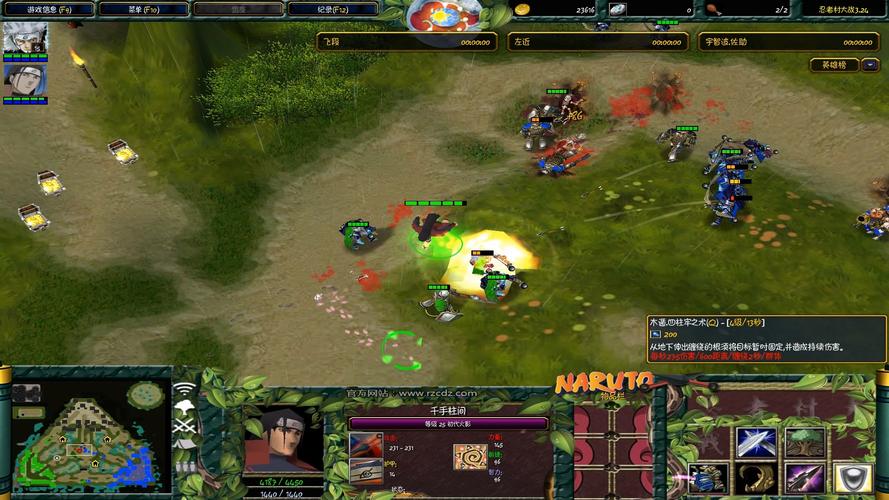Collapse the 英雄榜 board with its arrow button
The width and height of the screenshot is (889, 500).
pos(870,65)
